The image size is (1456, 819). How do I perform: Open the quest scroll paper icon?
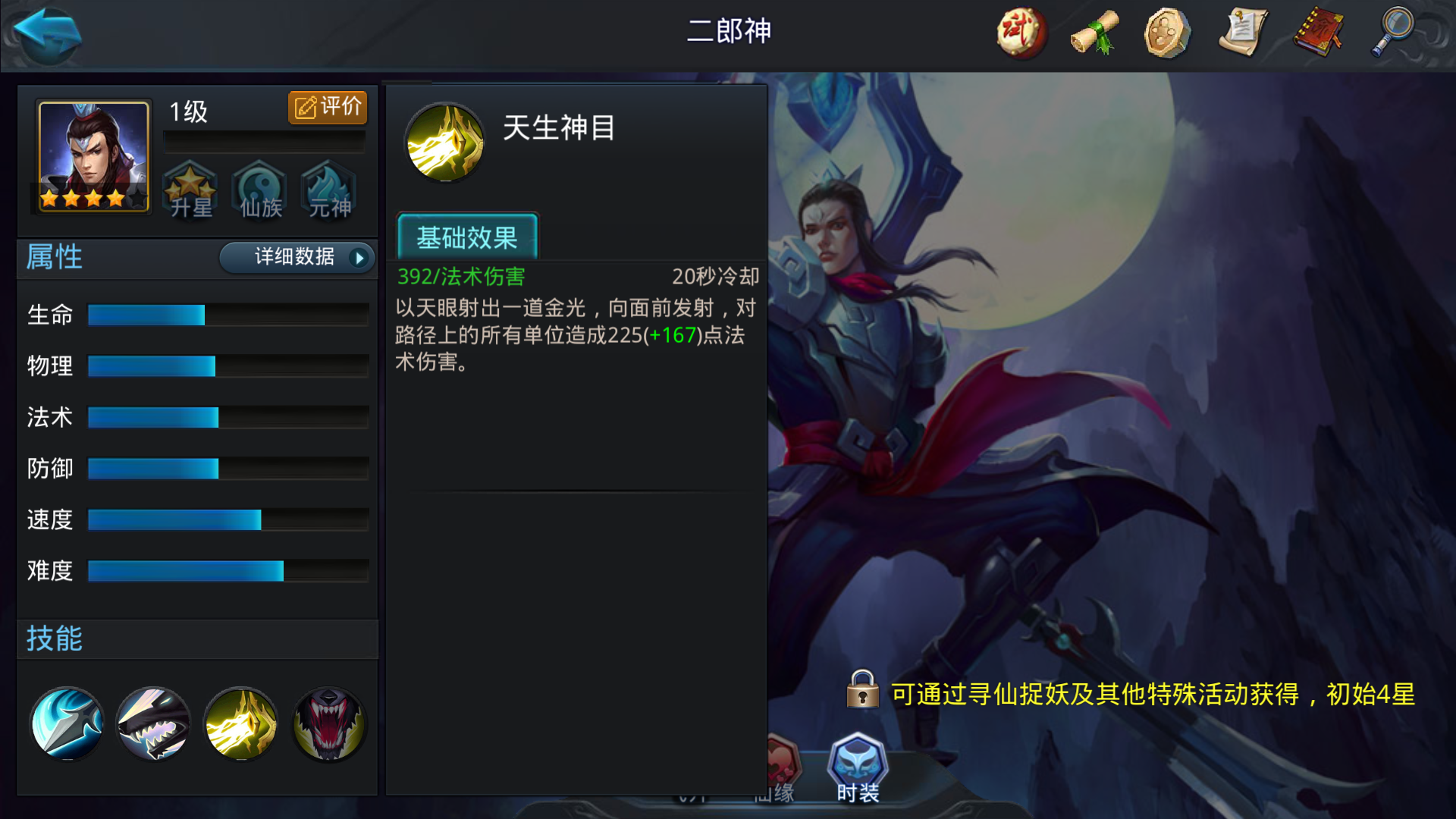[1241, 33]
